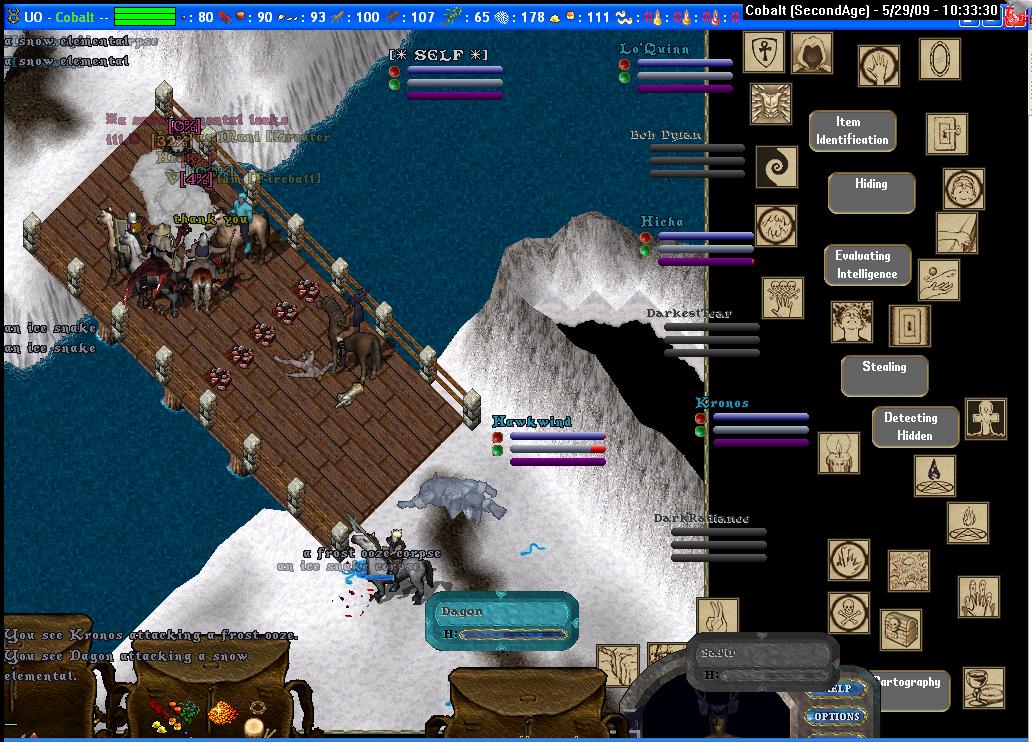Cast the candle spell icon
This screenshot has height=742, width=1032.
coord(838,453)
